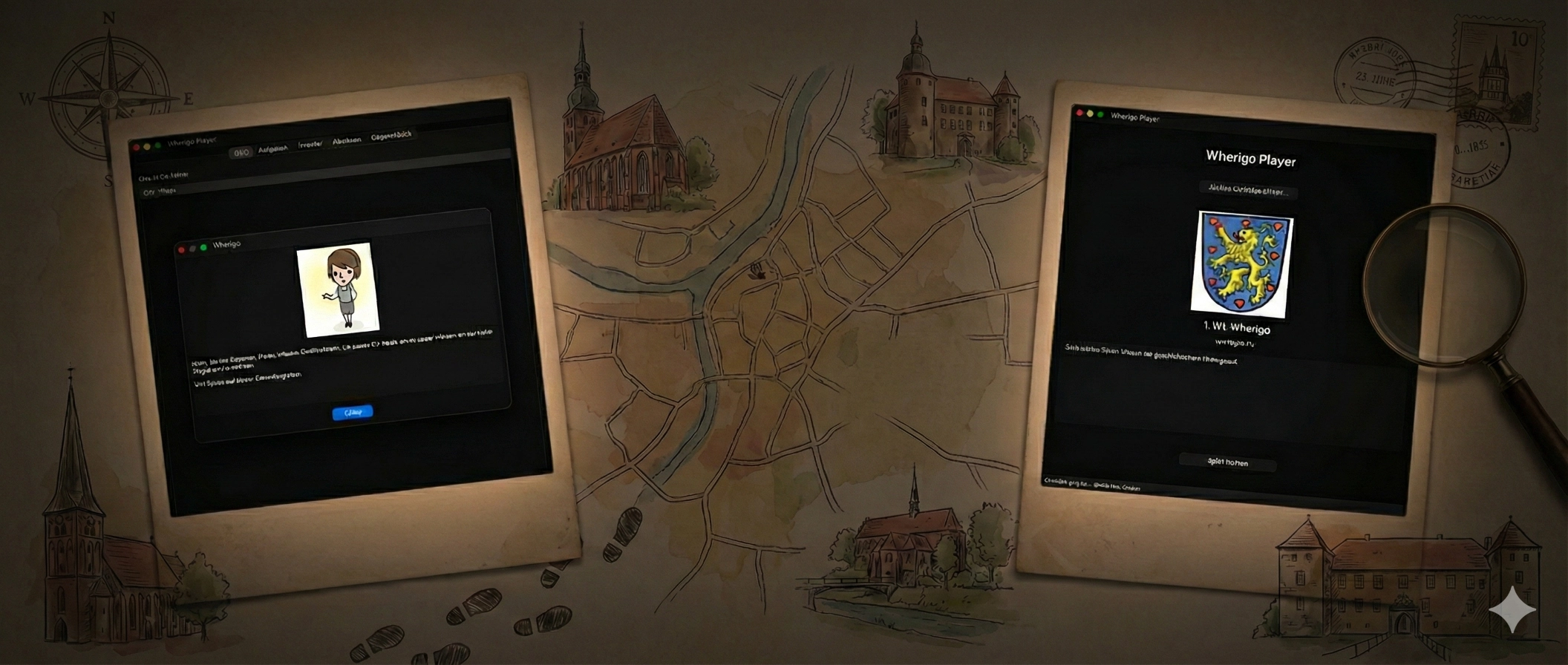This screenshot has width=1568, height=665.
Task: Click the character portrait in the dialog
Action: pos(339,289)
